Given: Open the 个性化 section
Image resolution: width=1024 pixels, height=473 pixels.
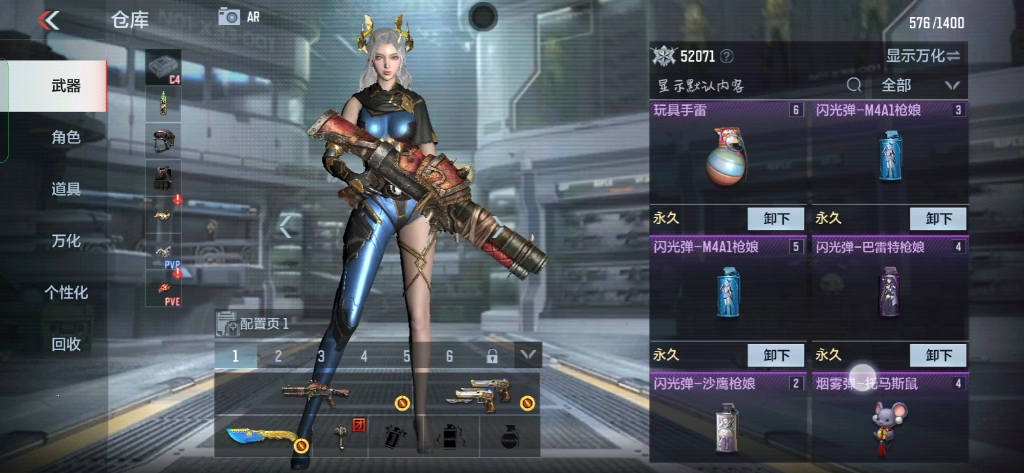Looking at the screenshot, I should tap(66, 293).
